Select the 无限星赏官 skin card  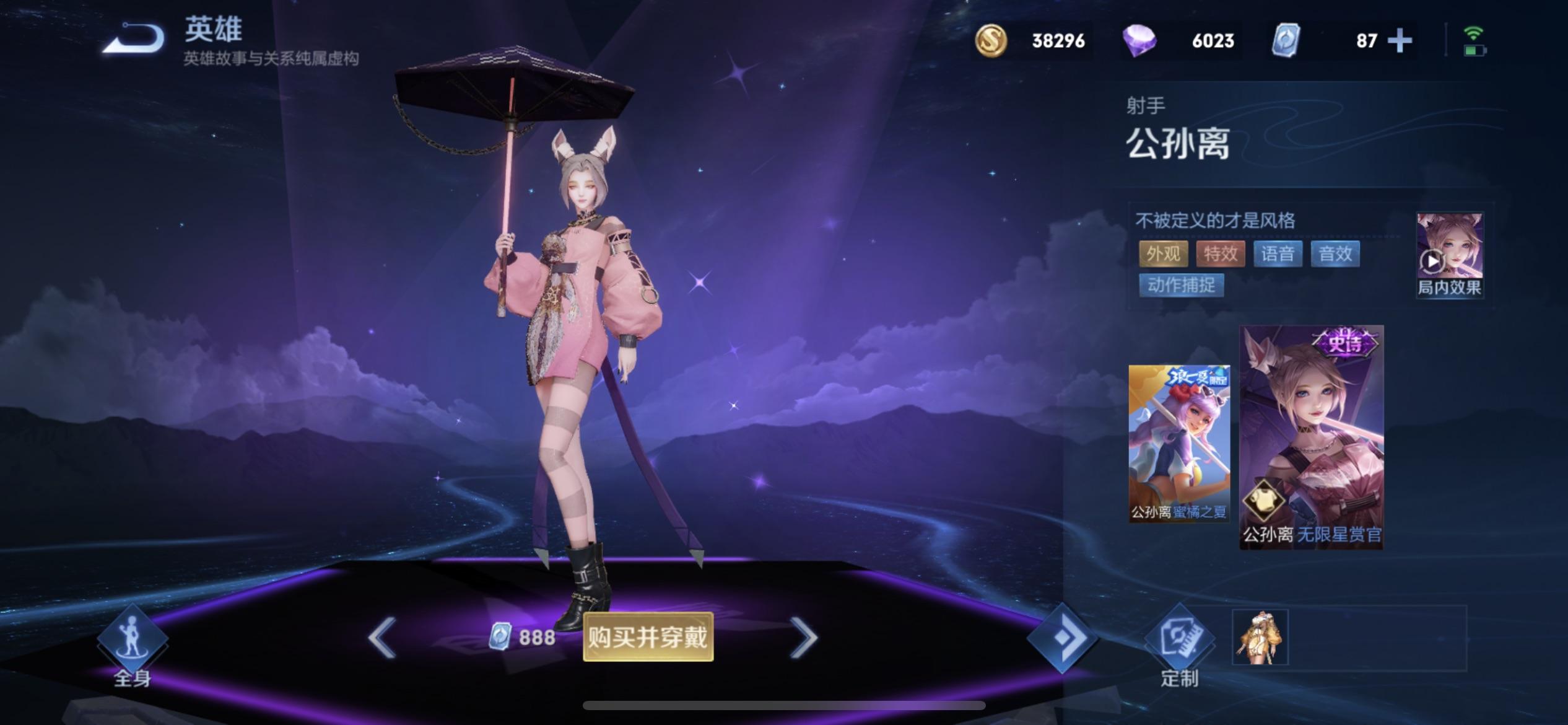click(x=1312, y=437)
